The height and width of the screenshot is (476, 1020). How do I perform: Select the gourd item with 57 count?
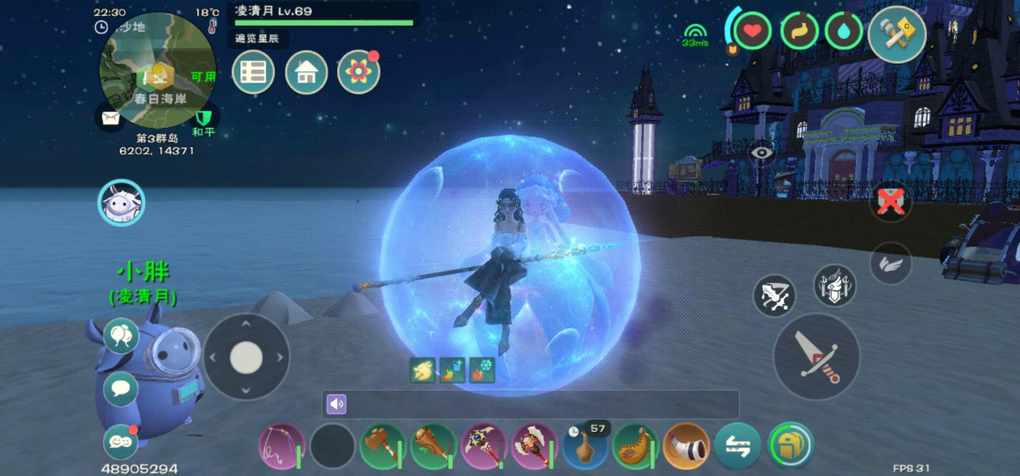[585, 446]
